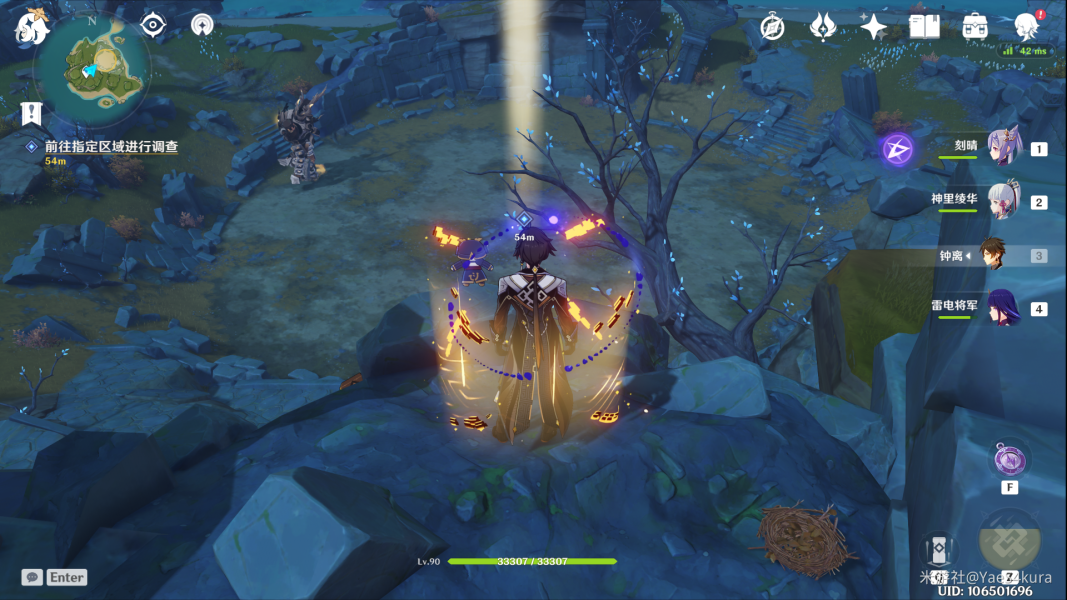Open the map from the minimap
The width and height of the screenshot is (1067, 600).
93,65
